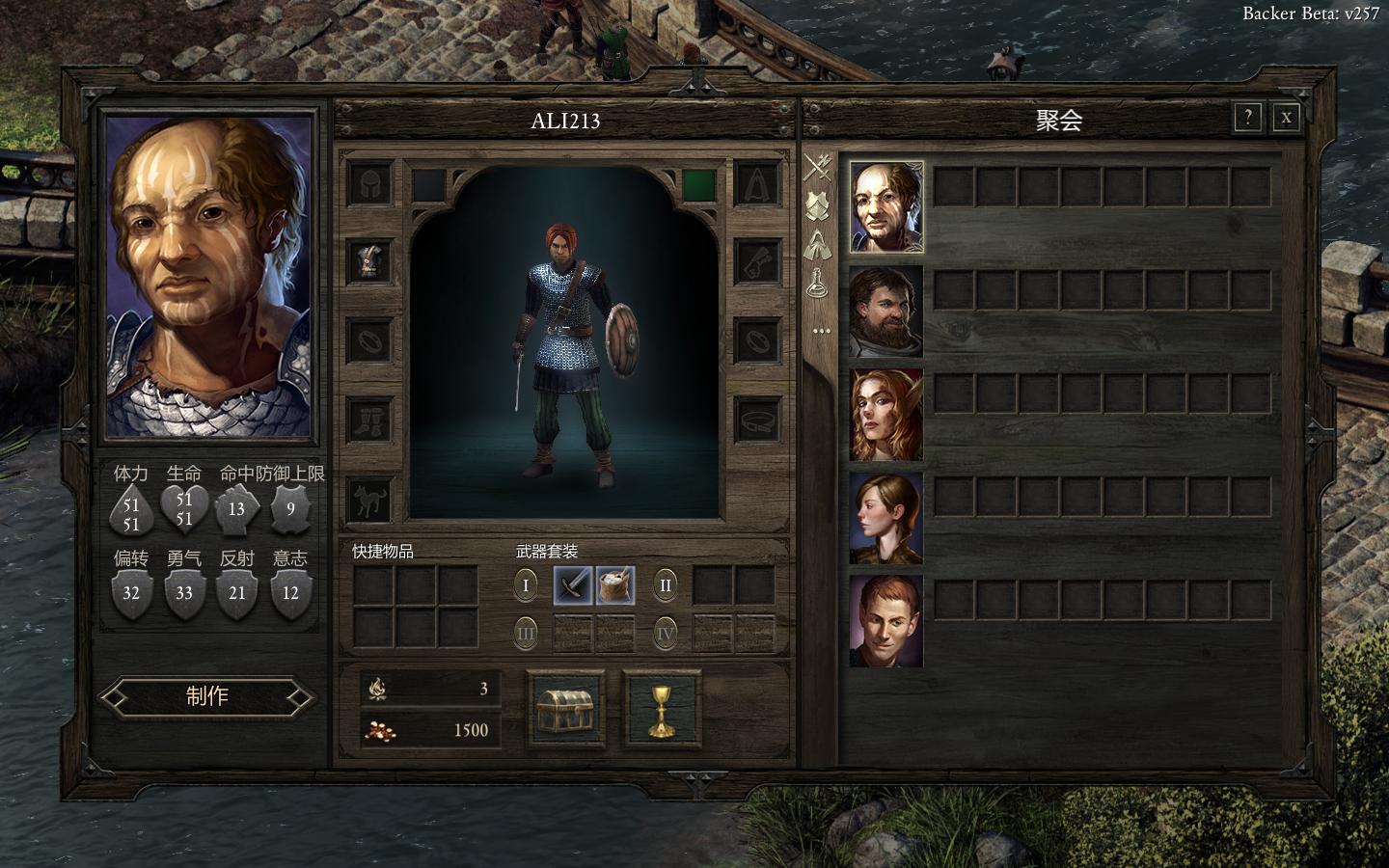Select the short brown-haired woman portrait
The image size is (1389, 868).
(x=885, y=518)
